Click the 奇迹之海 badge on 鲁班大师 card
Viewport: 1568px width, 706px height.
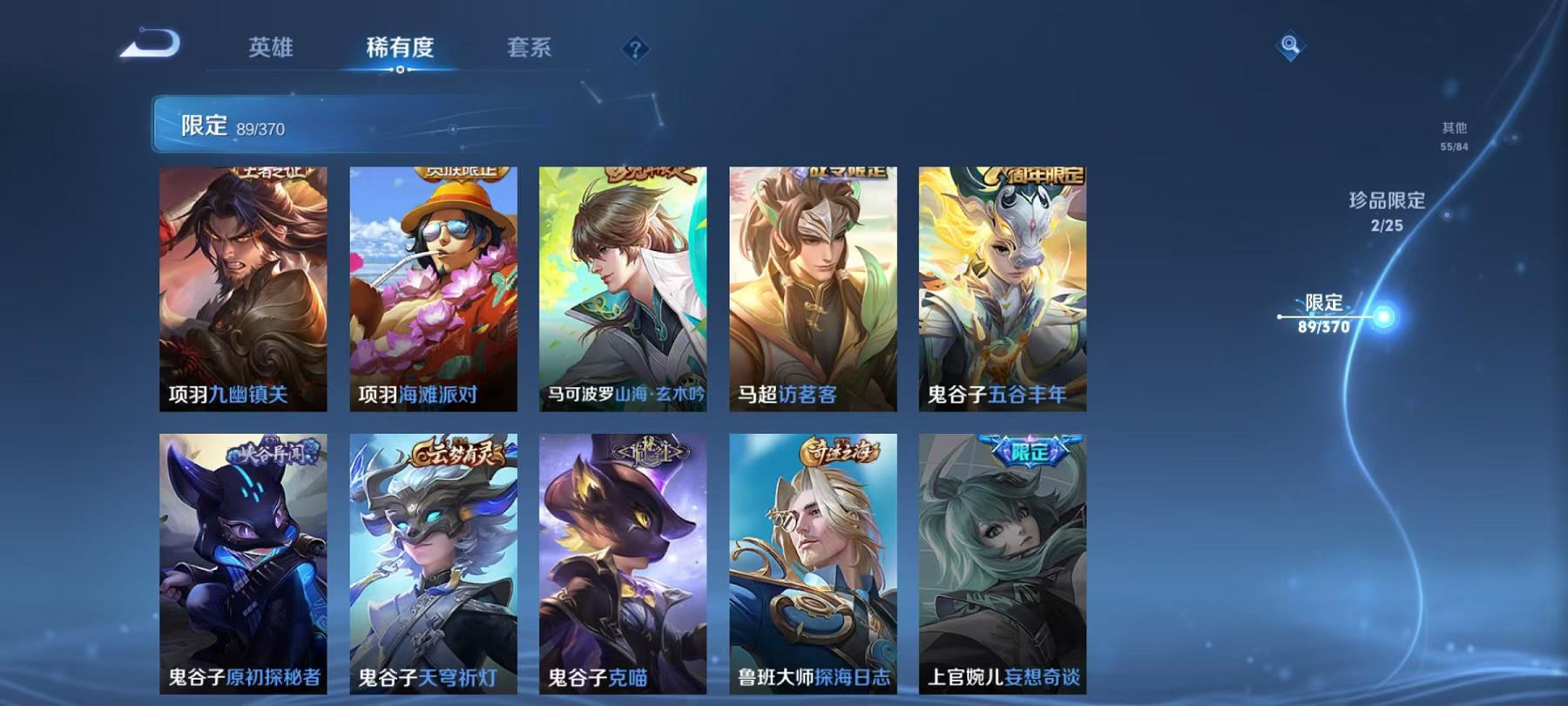(x=840, y=451)
